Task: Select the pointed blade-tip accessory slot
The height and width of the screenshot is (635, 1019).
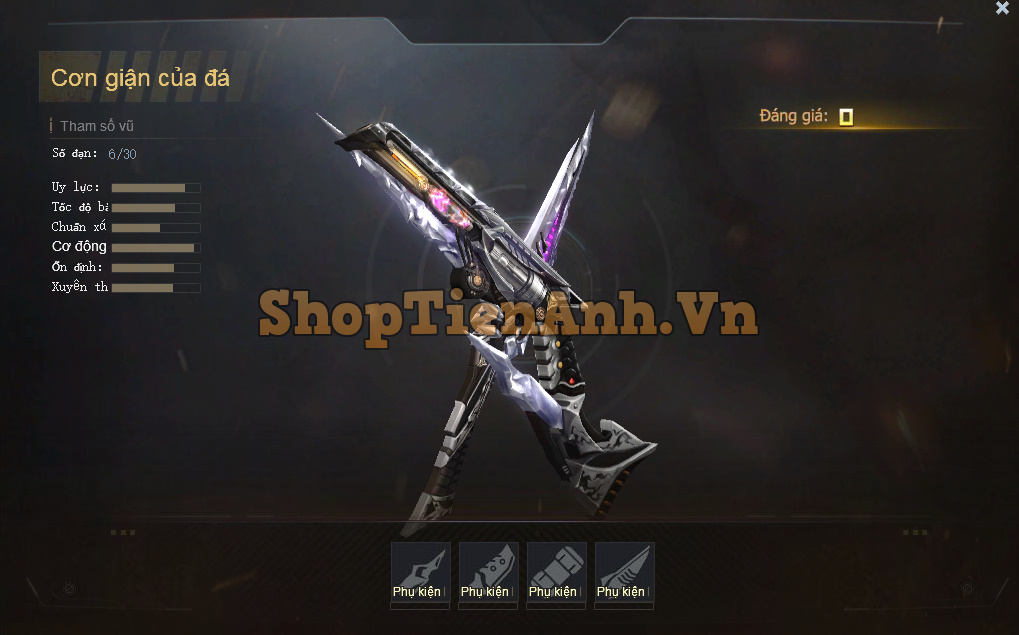Action: pos(420,573)
